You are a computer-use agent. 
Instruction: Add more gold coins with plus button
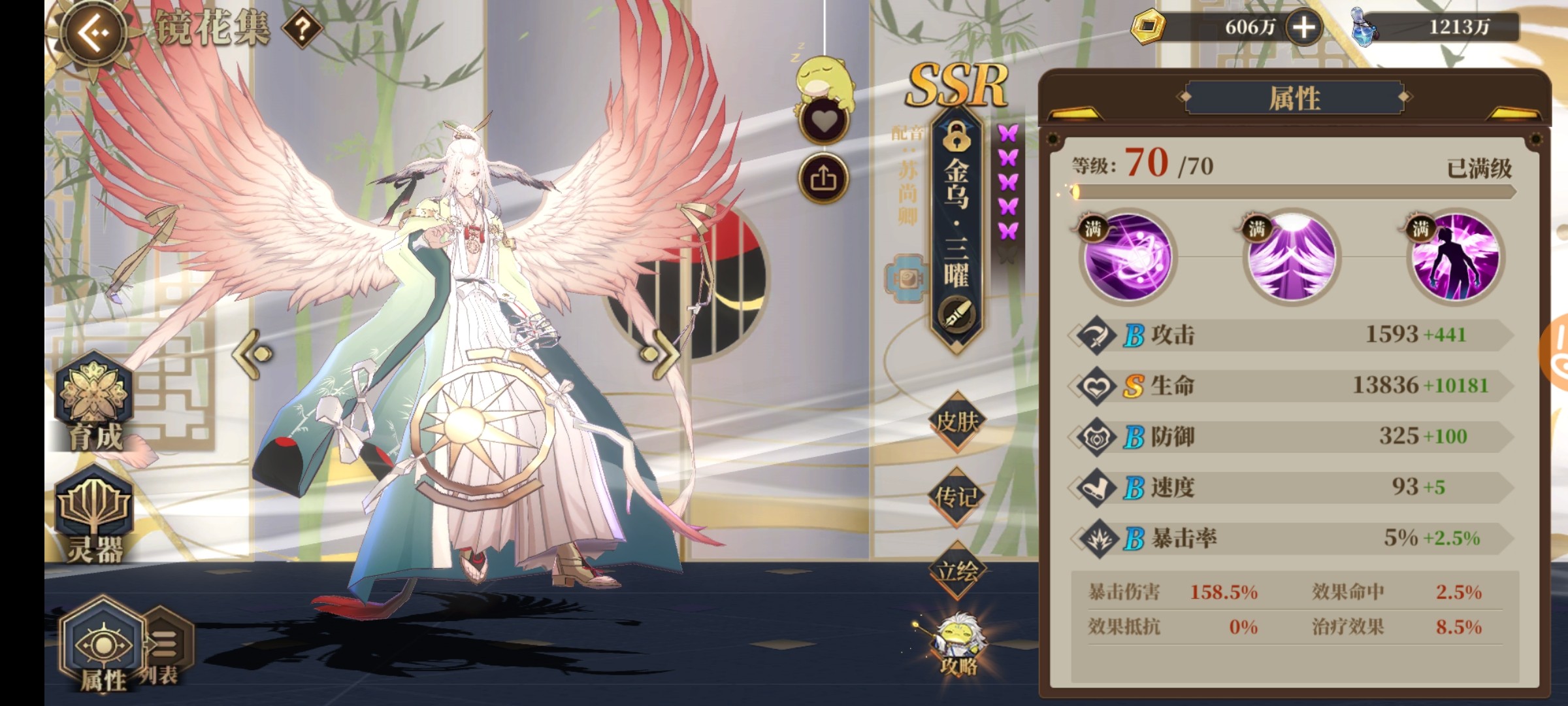coord(1303,27)
